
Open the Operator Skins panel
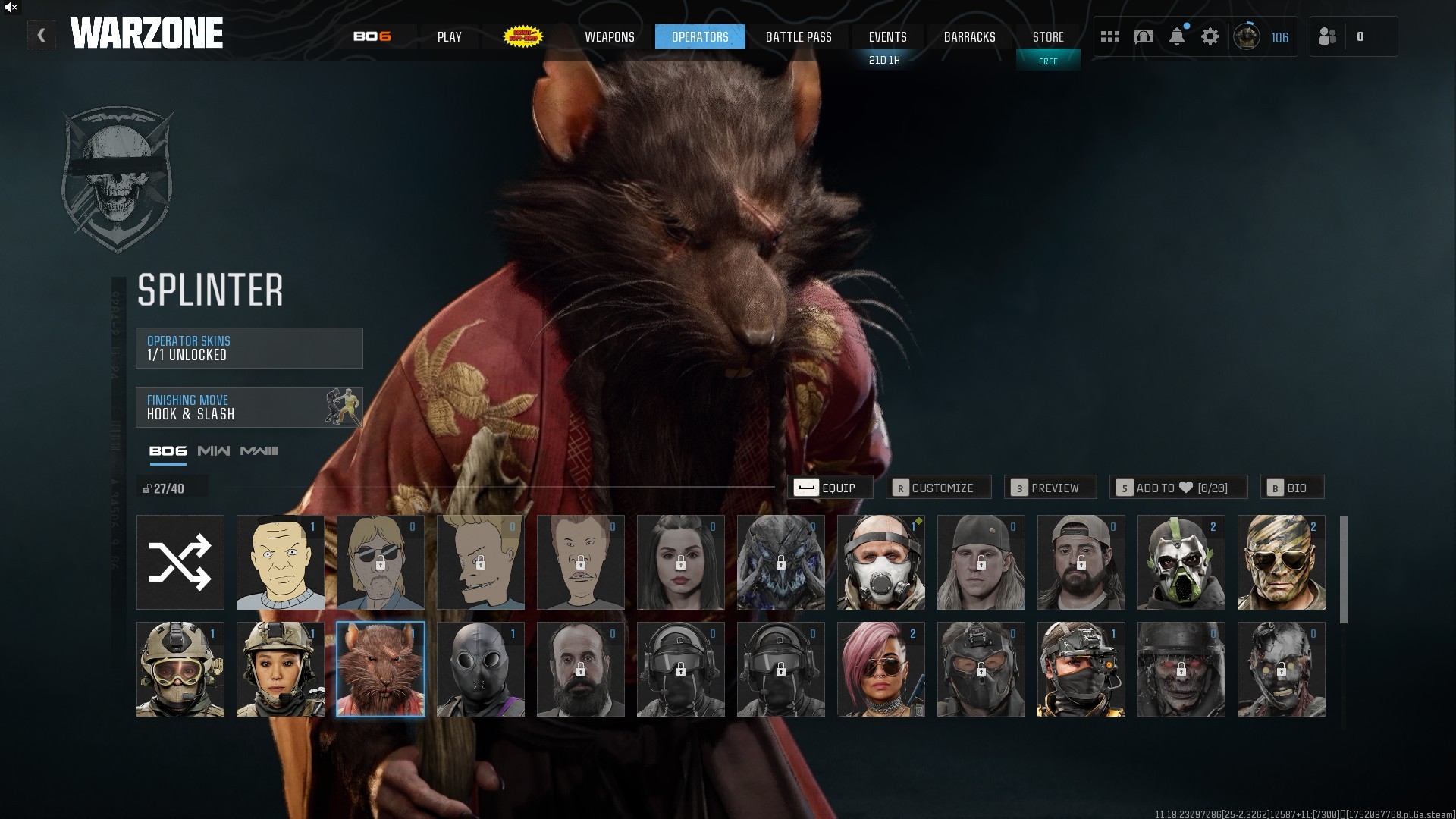[249, 348]
